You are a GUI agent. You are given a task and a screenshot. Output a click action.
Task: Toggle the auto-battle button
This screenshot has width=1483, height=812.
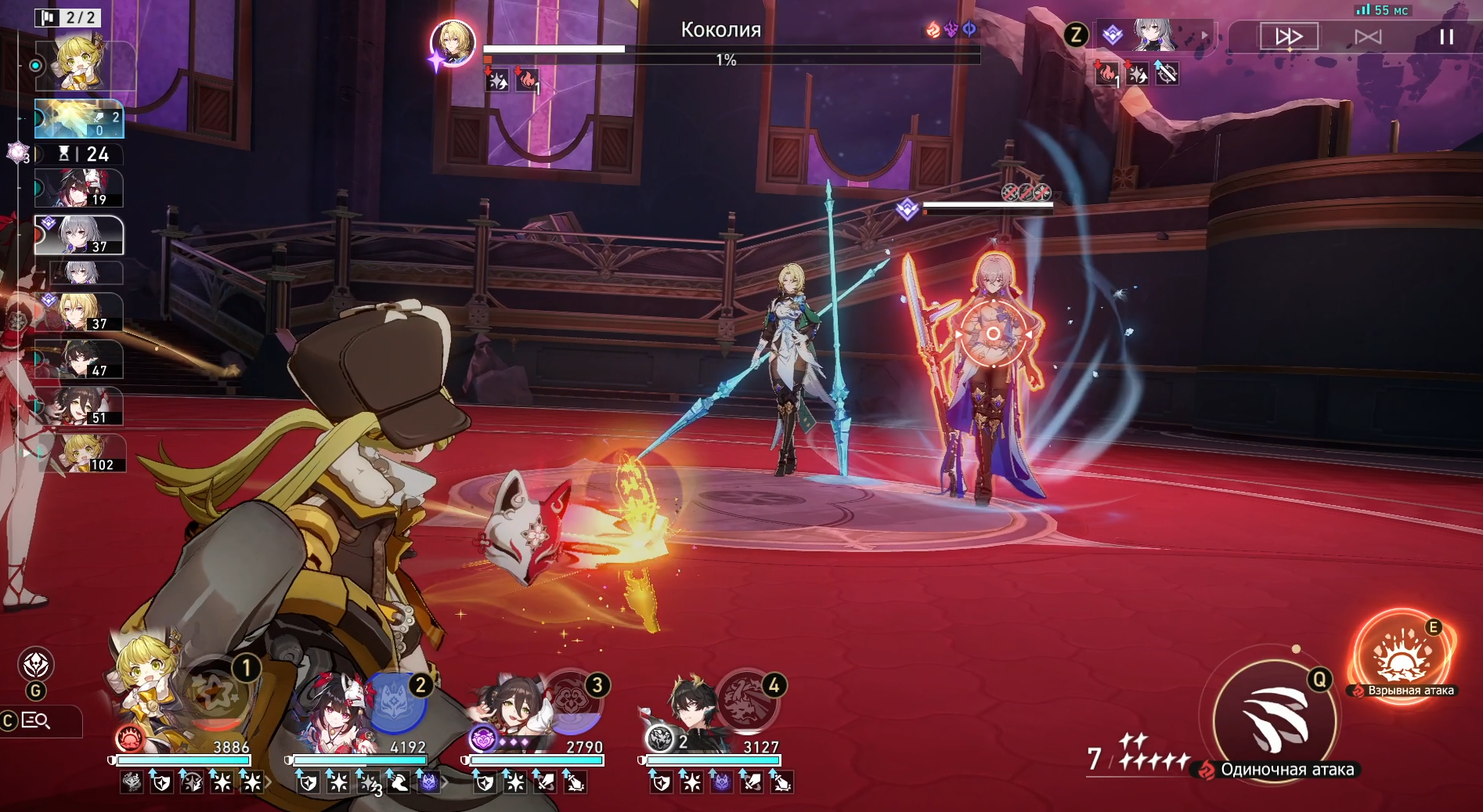pos(1368,37)
